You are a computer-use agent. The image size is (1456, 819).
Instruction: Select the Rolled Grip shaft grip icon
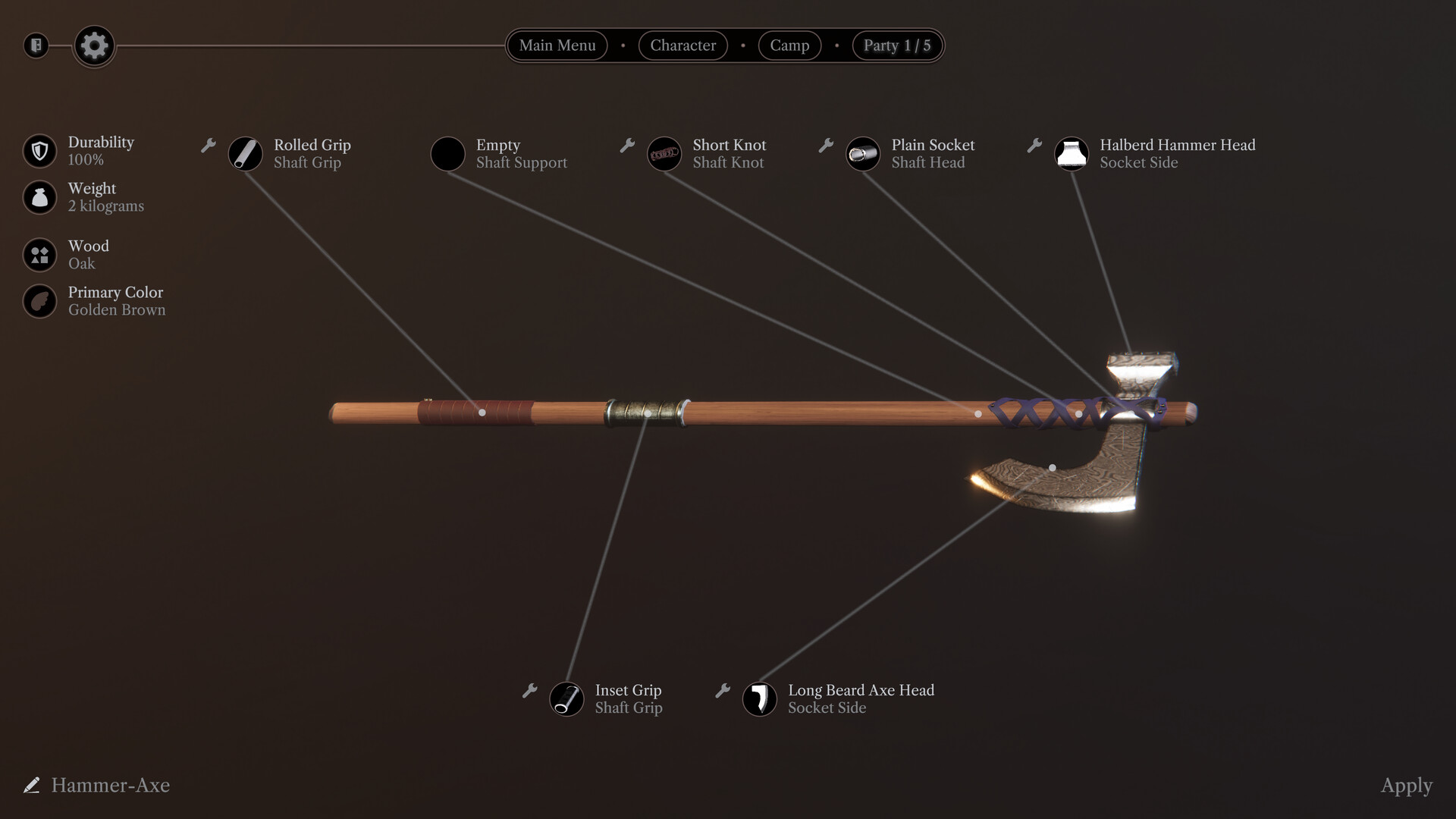click(245, 154)
